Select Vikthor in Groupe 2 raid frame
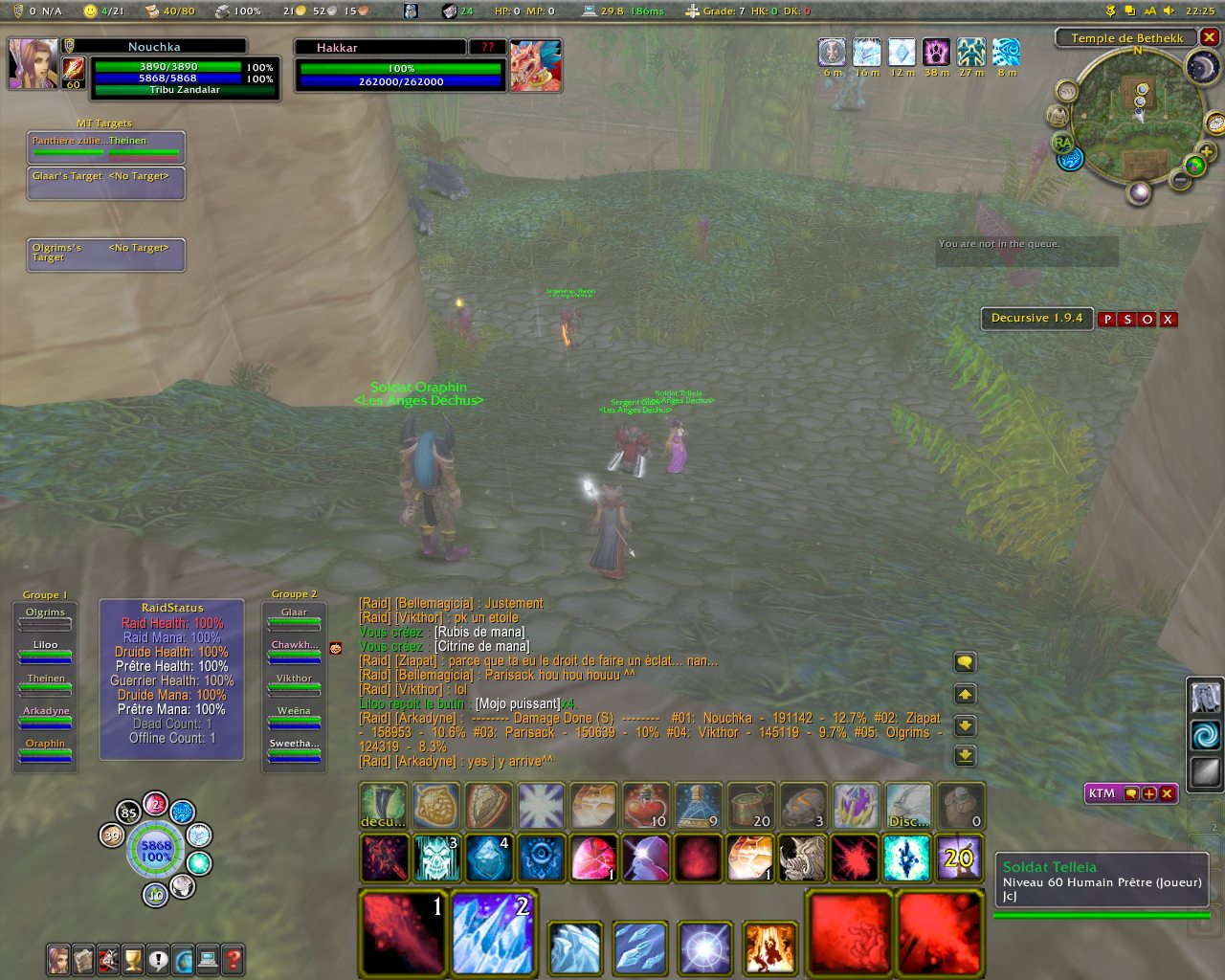 tap(294, 684)
